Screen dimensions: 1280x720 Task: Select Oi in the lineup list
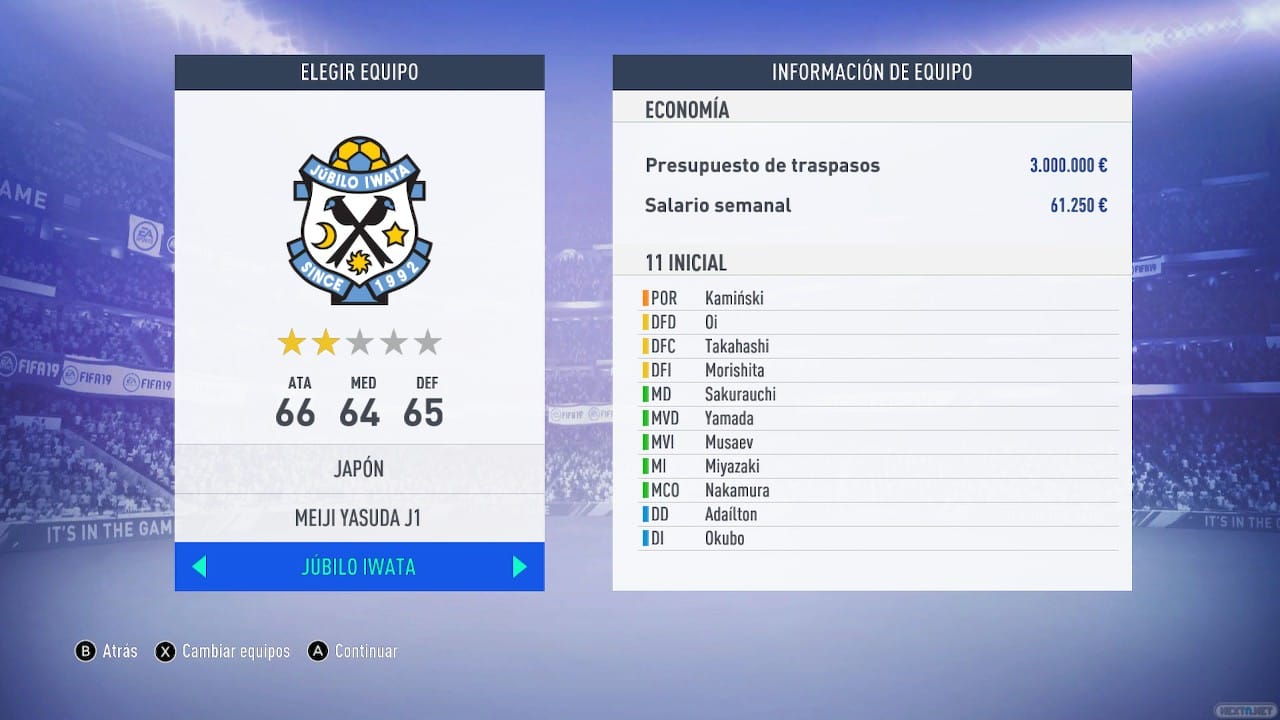pyautogui.click(x=711, y=322)
